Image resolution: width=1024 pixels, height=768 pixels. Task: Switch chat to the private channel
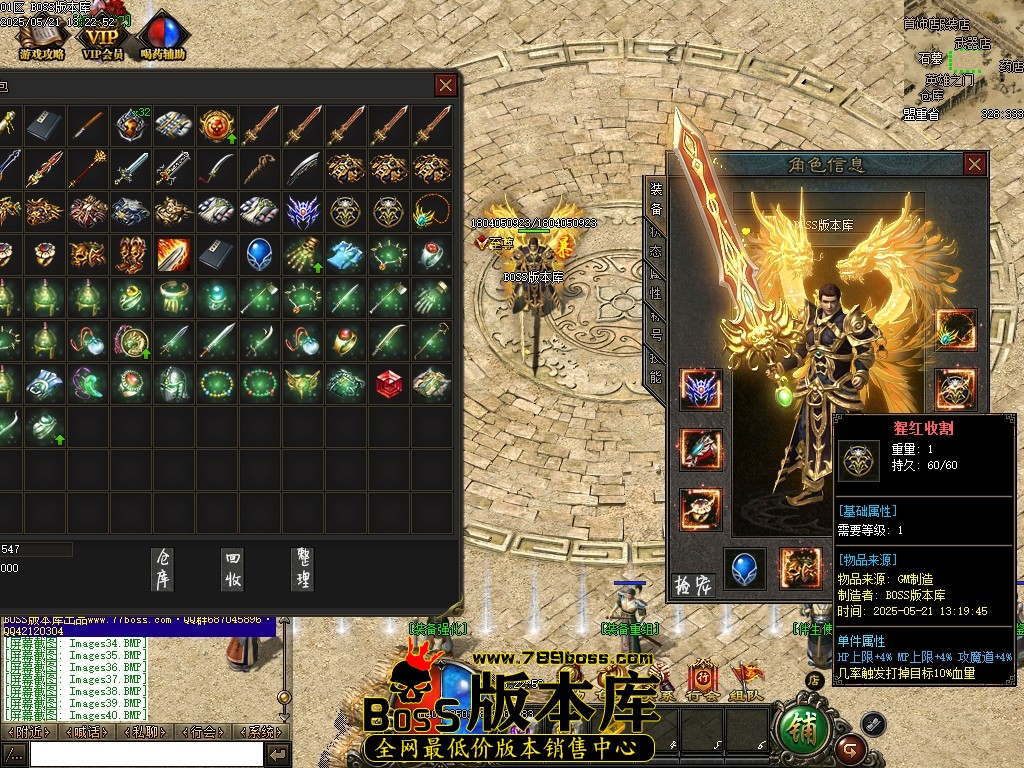[145, 732]
